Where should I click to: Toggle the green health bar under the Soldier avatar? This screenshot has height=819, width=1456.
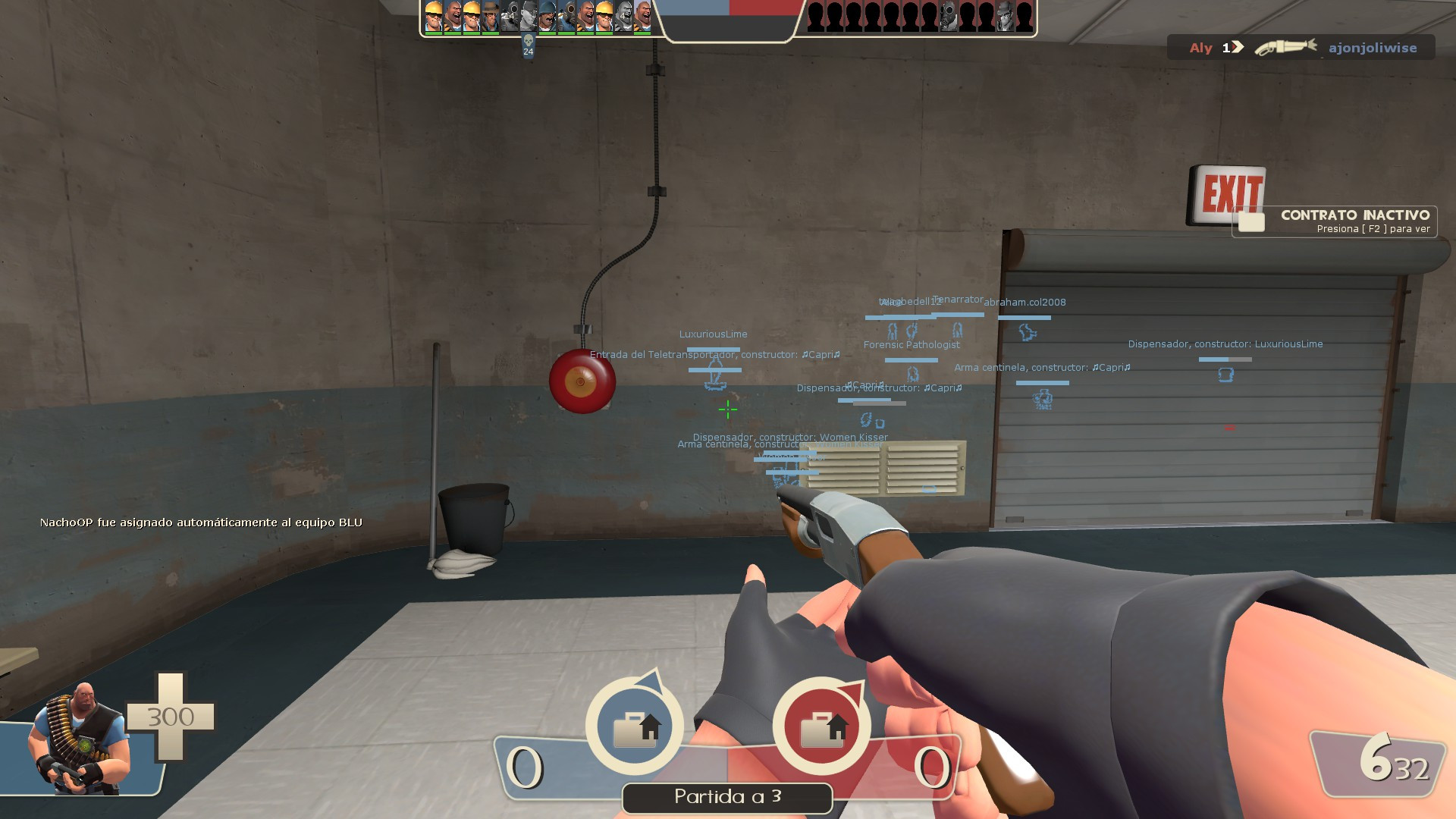pyautogui.click(x=548, y=33)
